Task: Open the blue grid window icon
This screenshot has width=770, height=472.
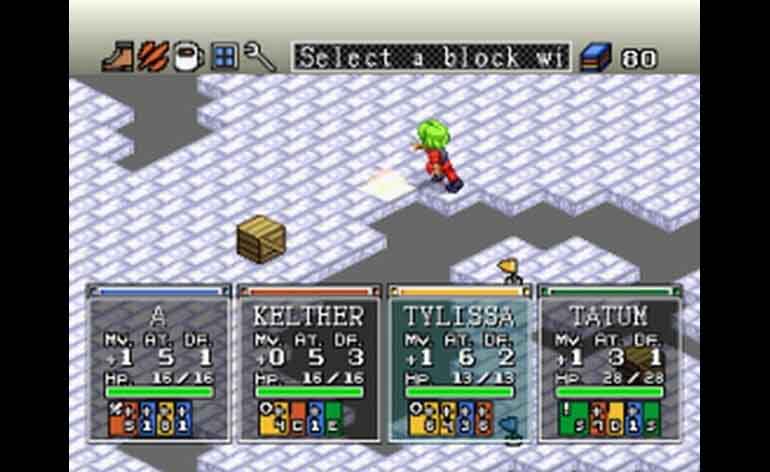Action: point(225,56)
